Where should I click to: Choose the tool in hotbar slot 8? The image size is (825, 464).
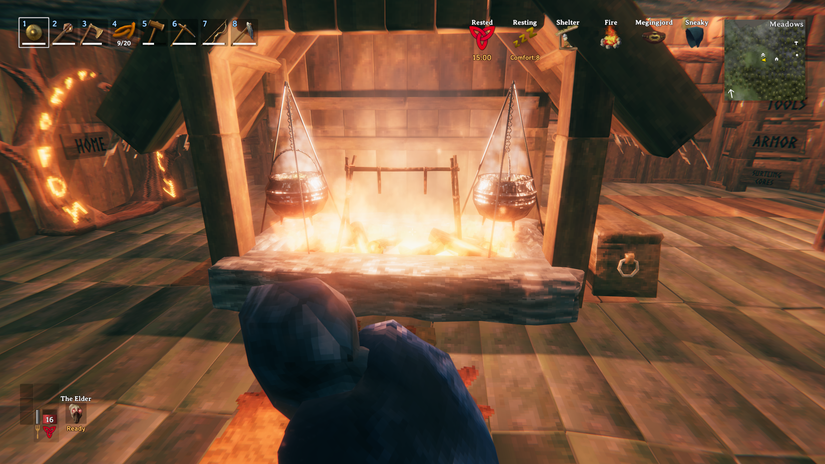coord(244,33)
